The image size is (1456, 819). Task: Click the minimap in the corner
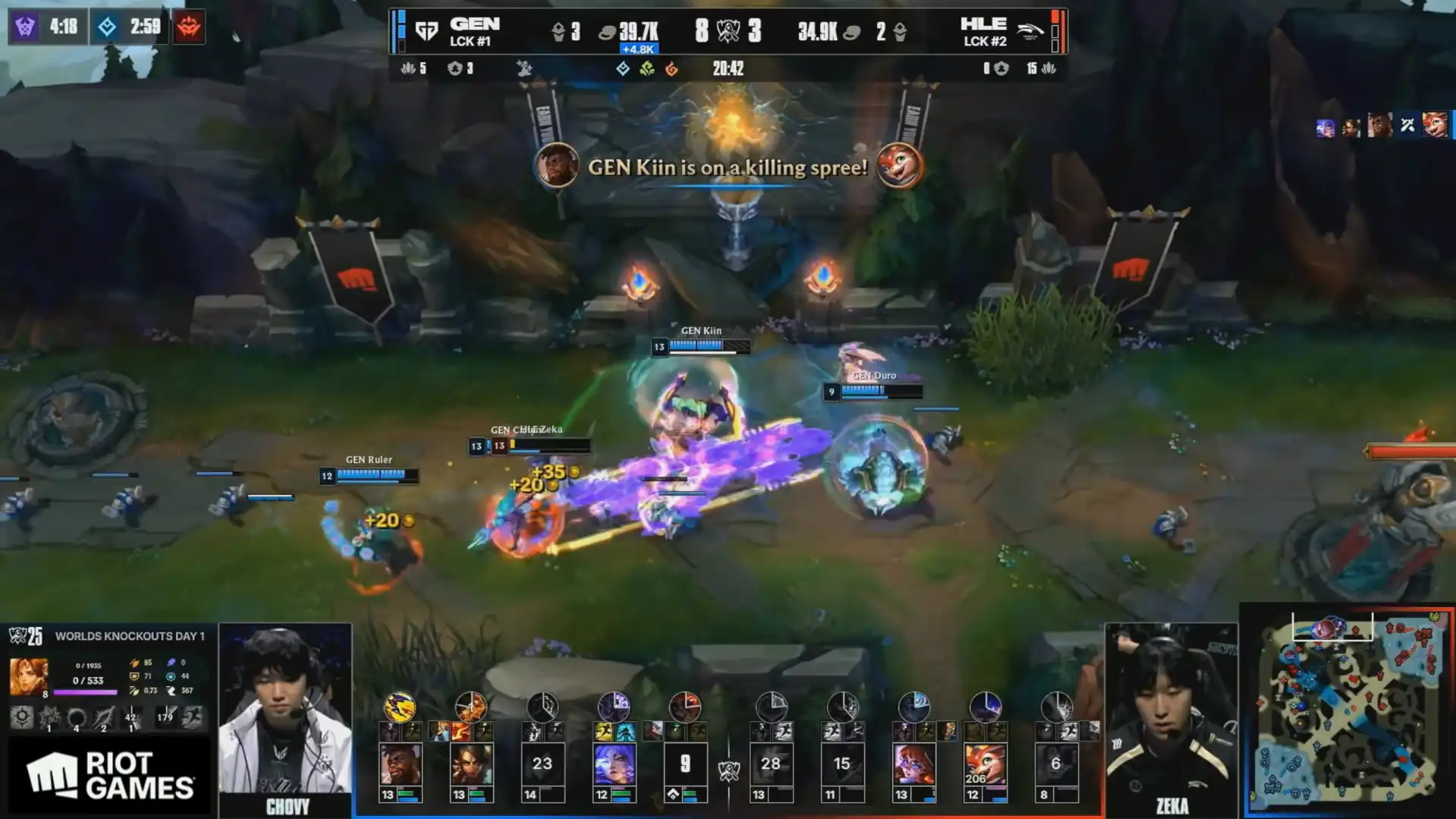pyautogui.click(x=1348, y=711)
